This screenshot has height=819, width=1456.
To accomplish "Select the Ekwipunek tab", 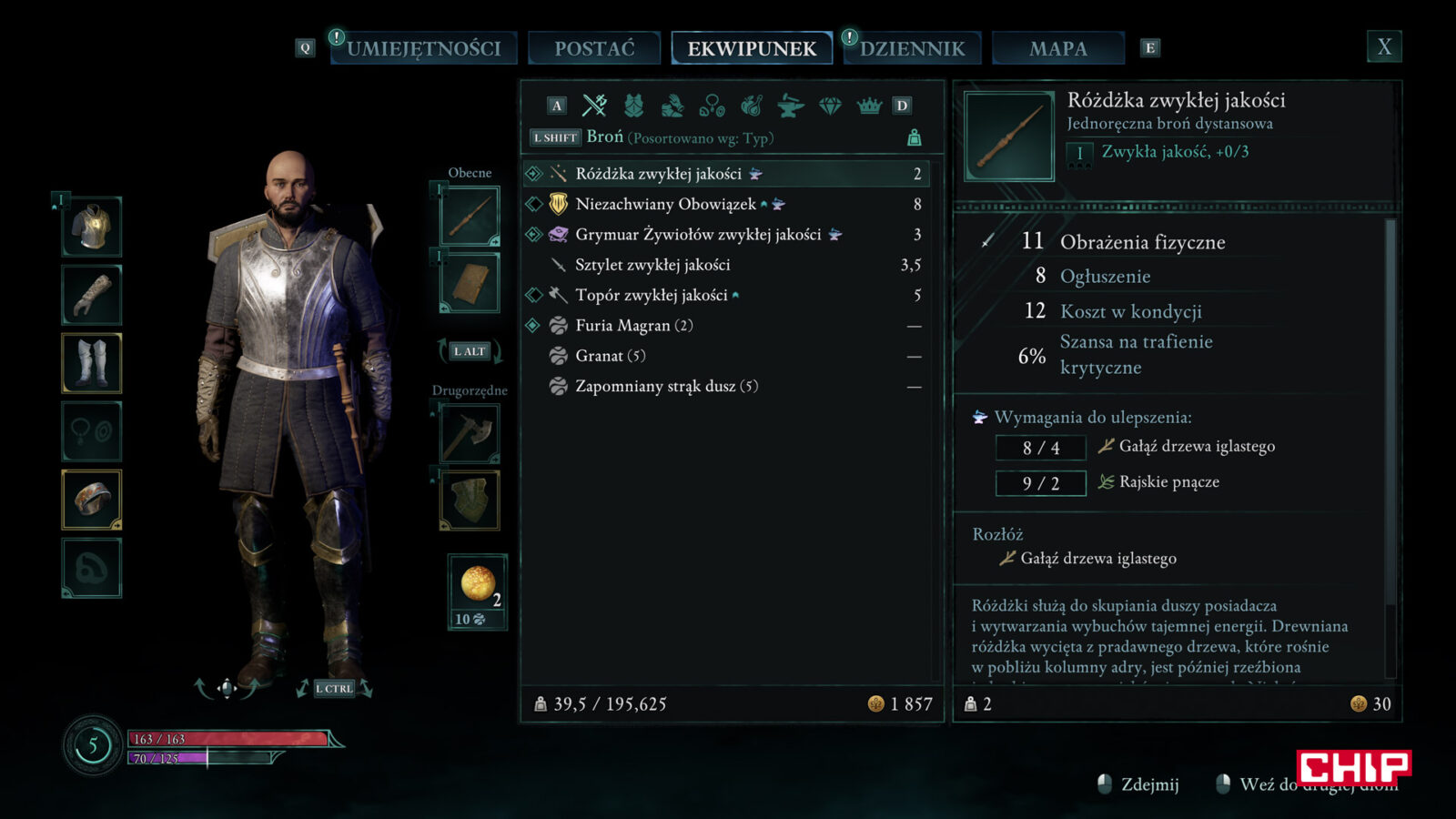I will (752, 48).
